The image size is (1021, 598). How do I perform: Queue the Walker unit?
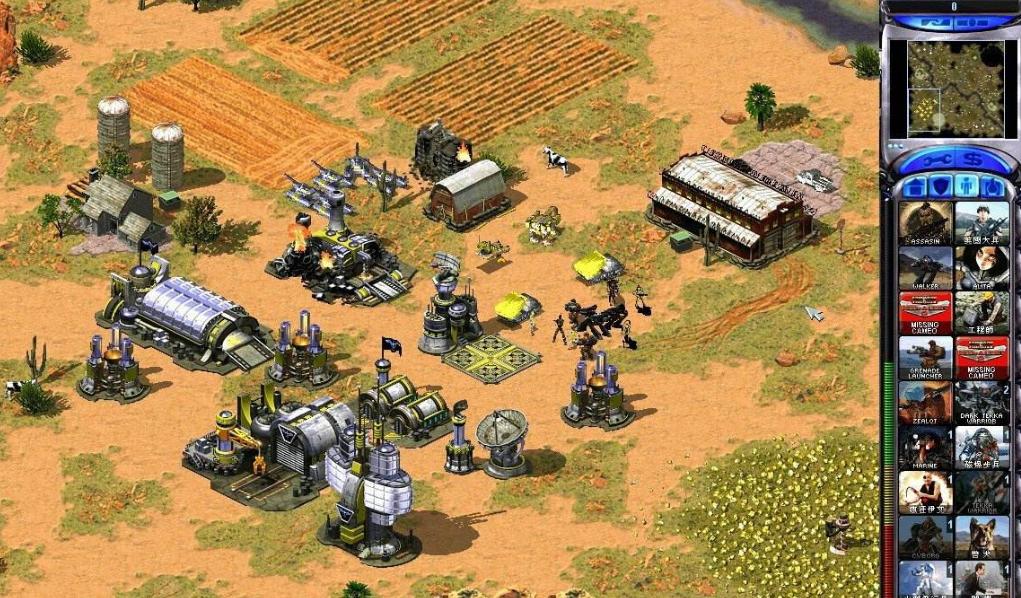tap(925, 268)
